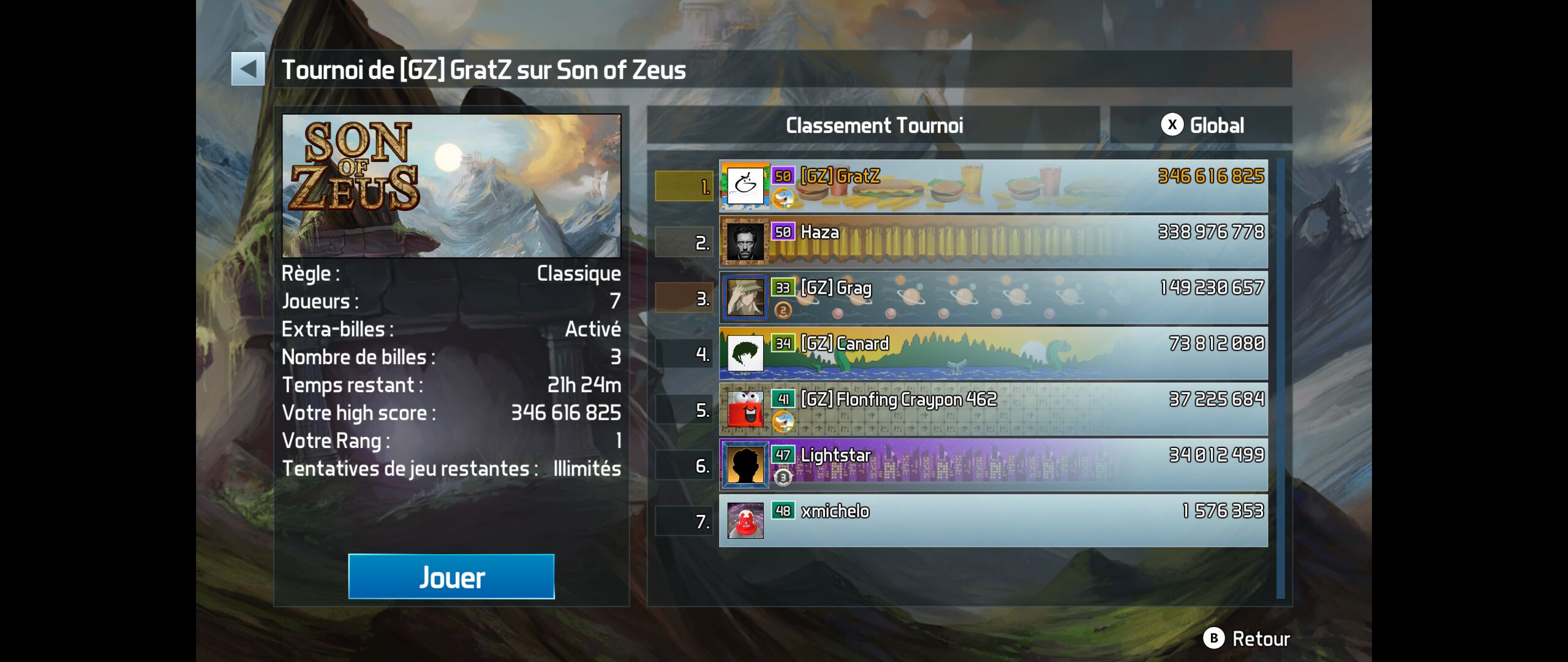Screen dimensions: 1568x662
Task: Switch to the Global leaderboard tab
Action: [1201, 125]
